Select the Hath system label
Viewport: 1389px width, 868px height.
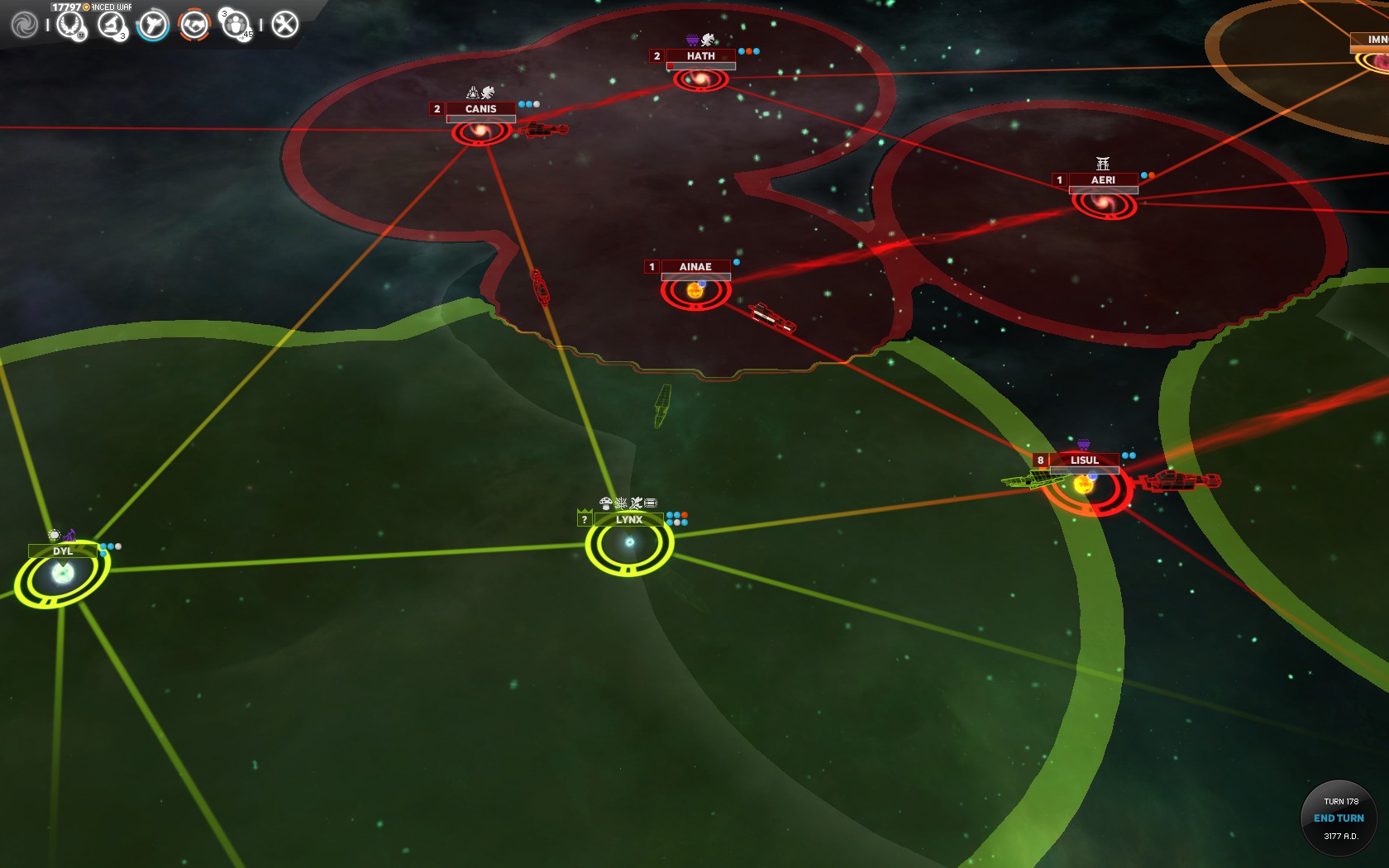click(700, 56)
